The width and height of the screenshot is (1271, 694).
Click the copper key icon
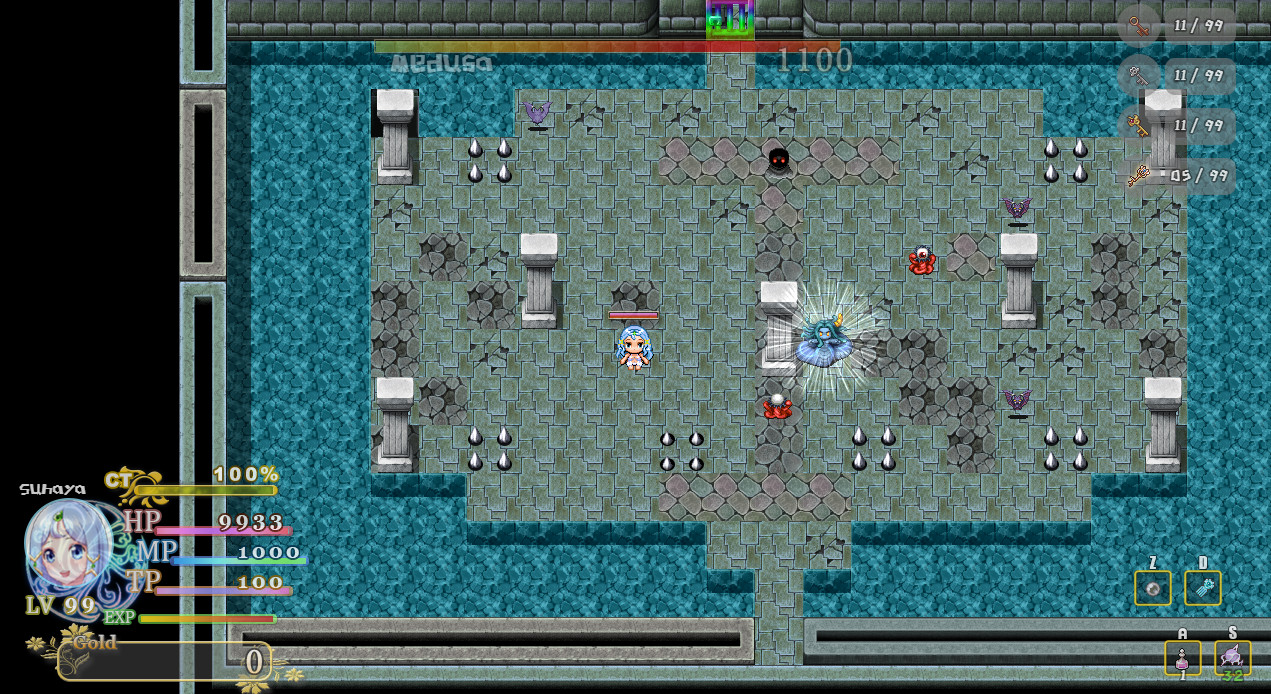(1138, 26)
